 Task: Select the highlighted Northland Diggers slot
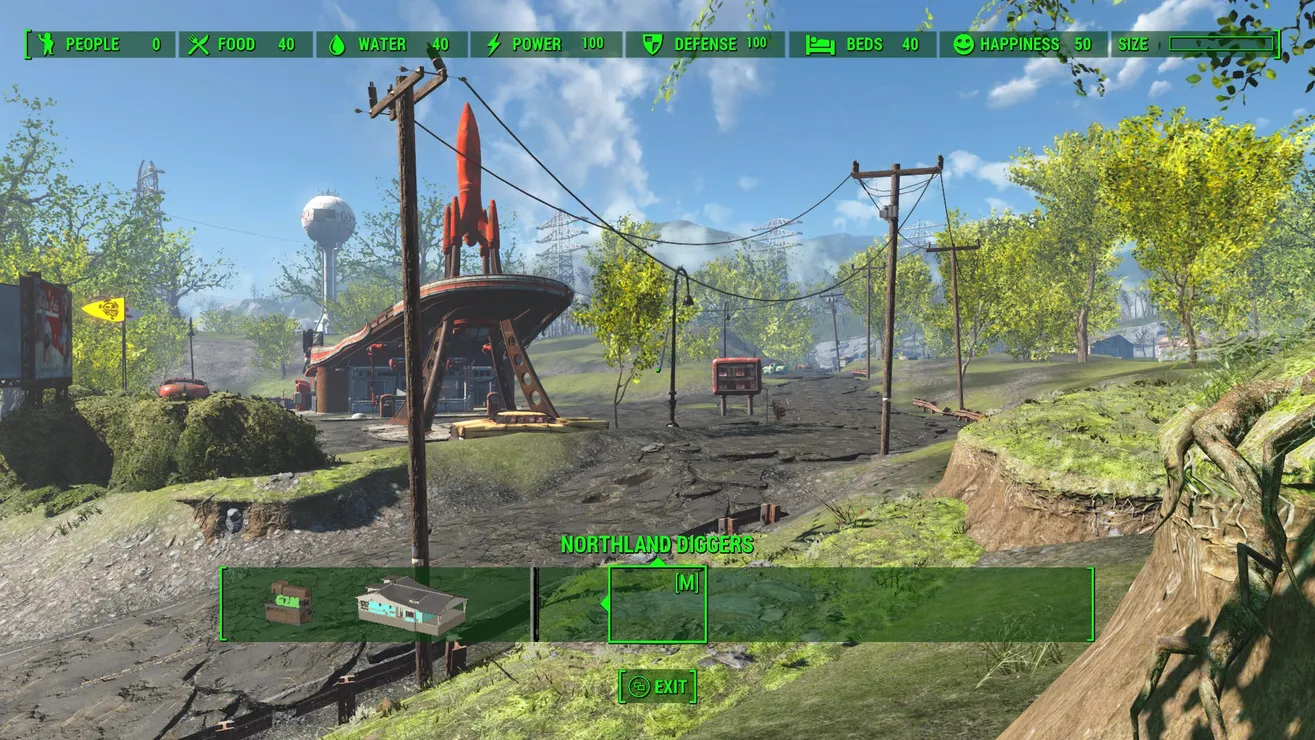point(657,605)
